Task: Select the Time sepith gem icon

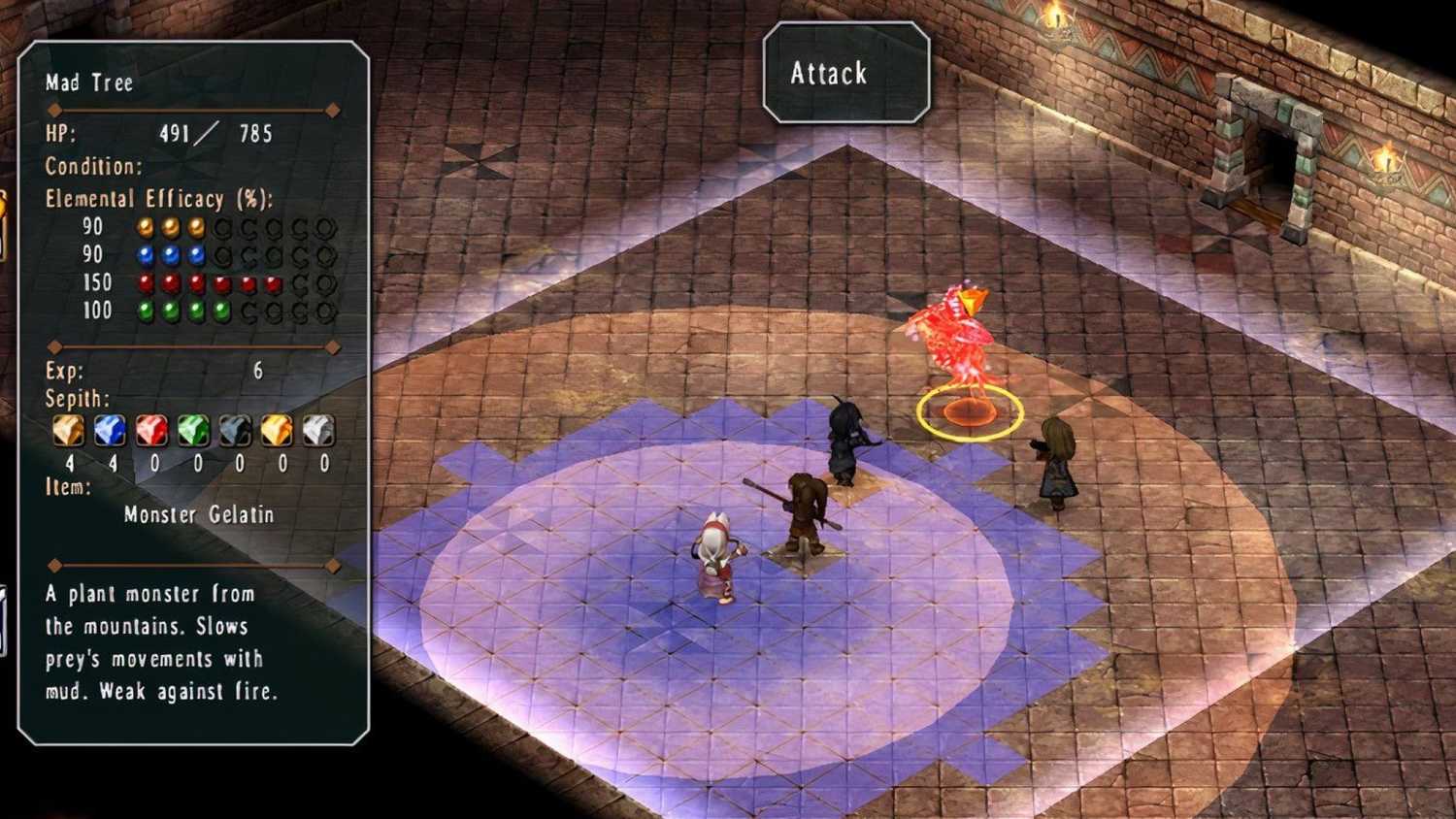Action: pos(233,430)
